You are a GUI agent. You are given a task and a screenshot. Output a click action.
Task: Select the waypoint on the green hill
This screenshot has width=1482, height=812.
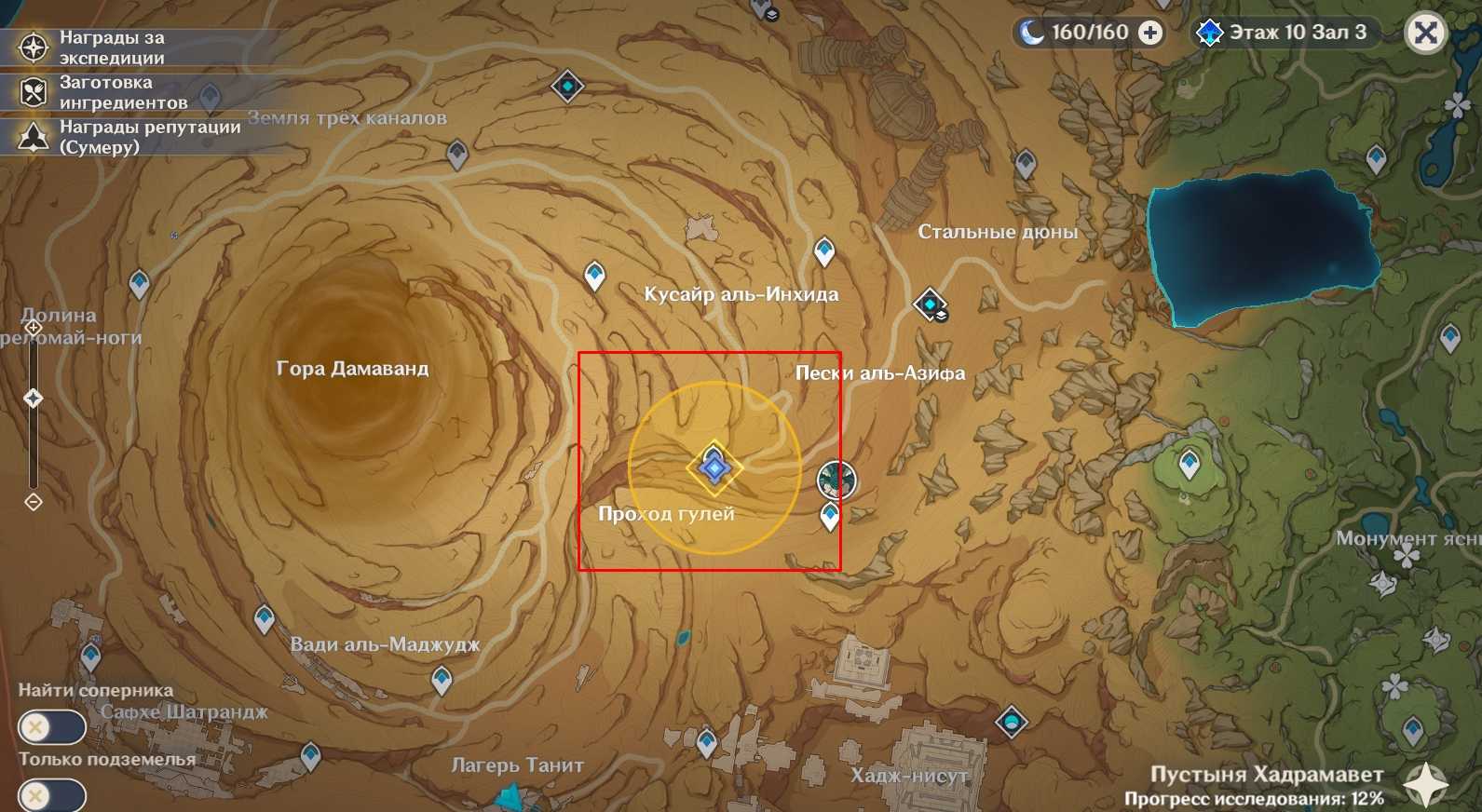coord(1190,462)
